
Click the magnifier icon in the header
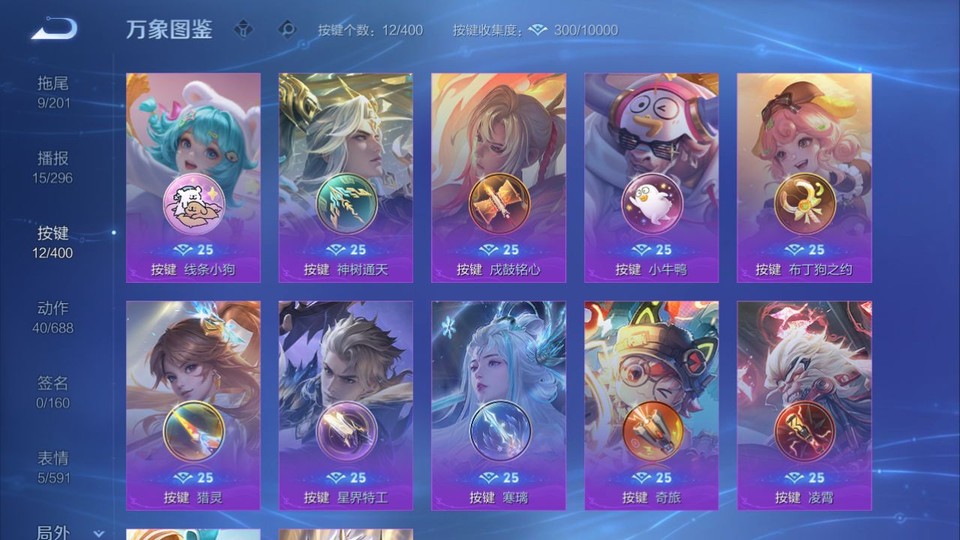point(287,29)
